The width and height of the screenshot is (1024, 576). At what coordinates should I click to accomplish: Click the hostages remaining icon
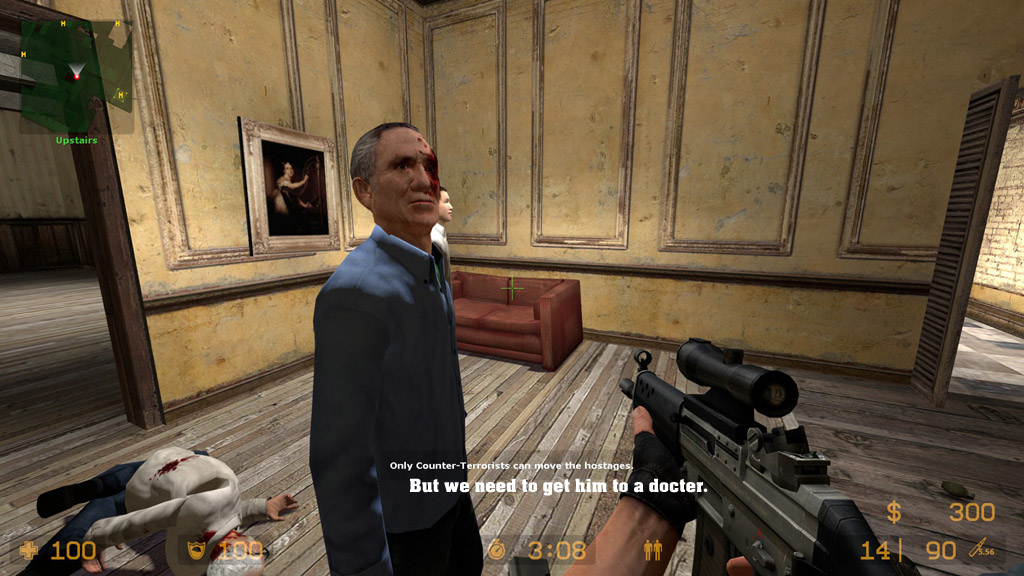[653, 549]
